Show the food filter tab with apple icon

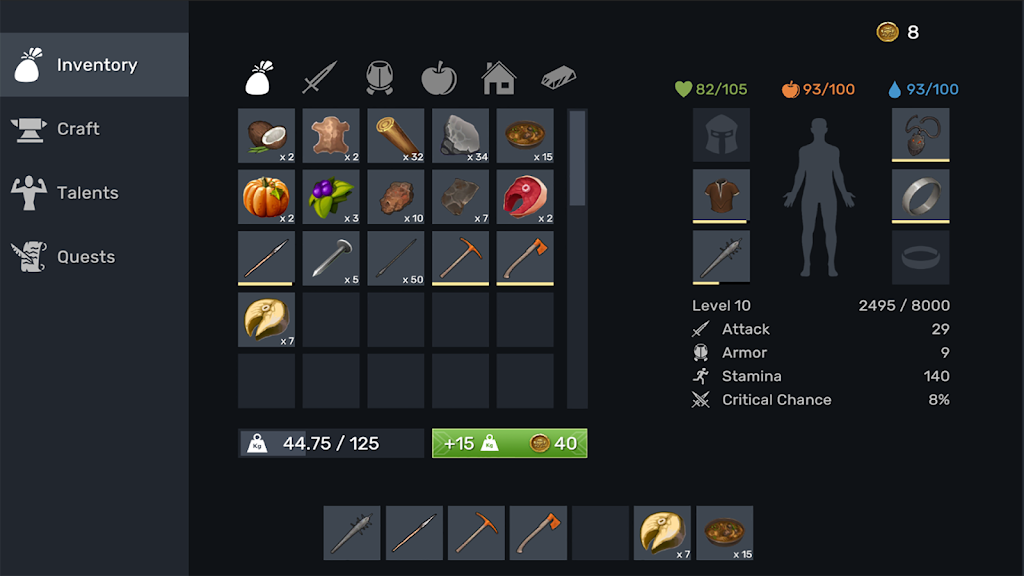pyautogui.click(x=438, y=77)
